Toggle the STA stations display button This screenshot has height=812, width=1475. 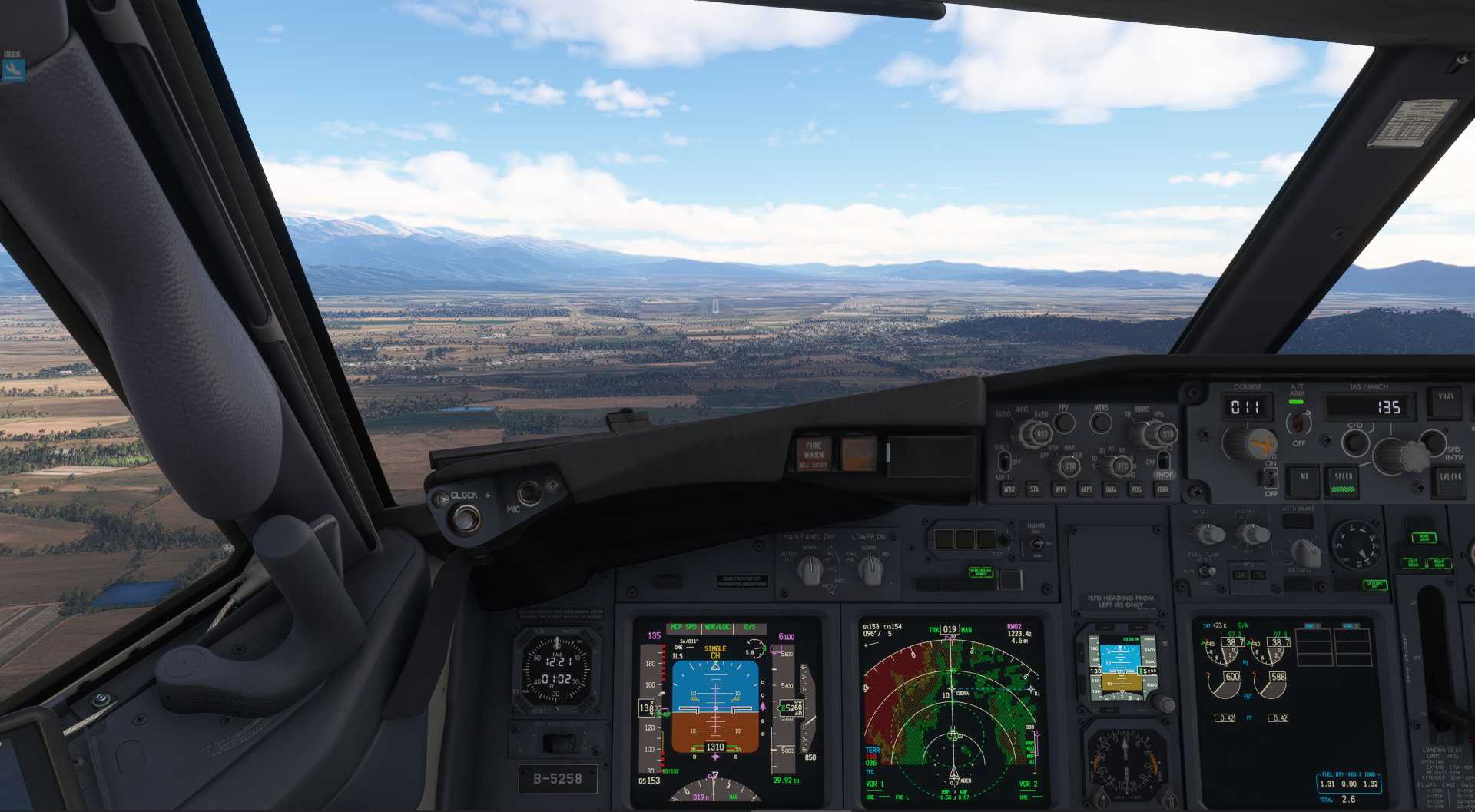pyautogui.click(x=1034, y=489)
